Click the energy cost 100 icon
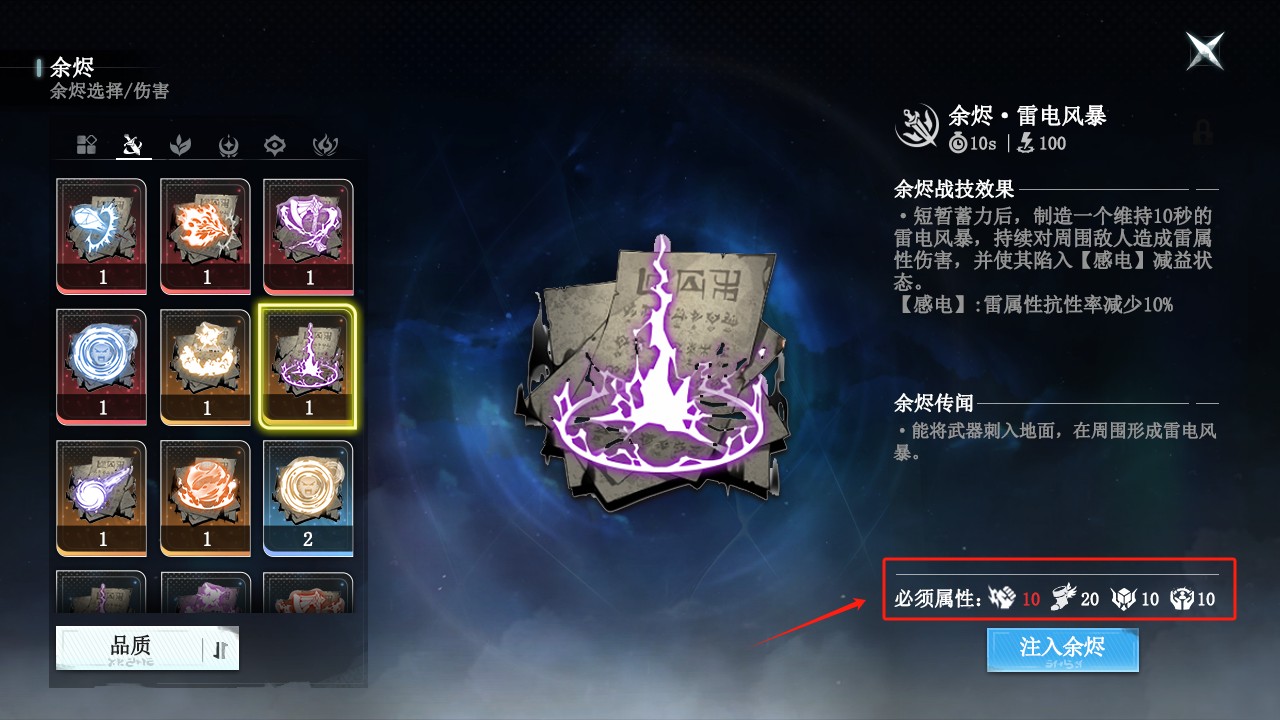Viewport: 1280px width, 720px height. [x=1026, y=142]
